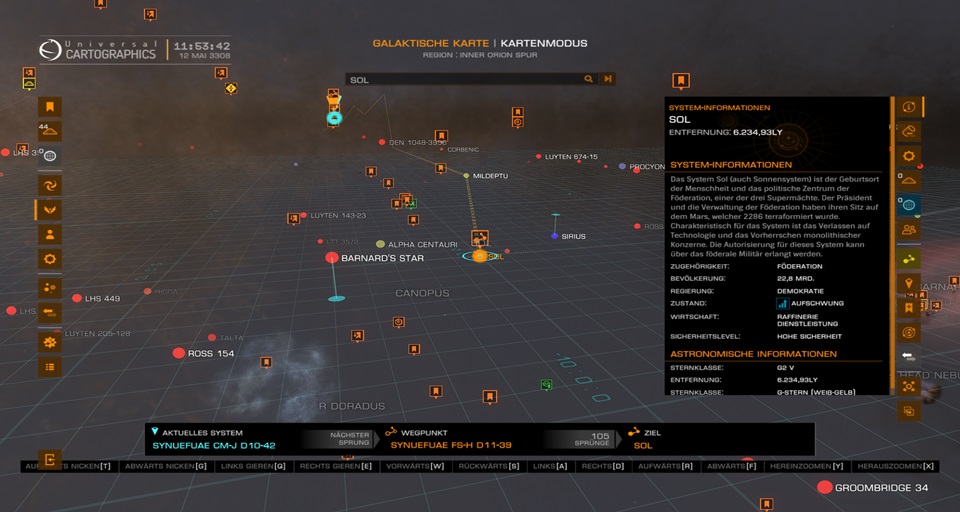Open the bookmarks icon in left sidebar

coord(50,107)
